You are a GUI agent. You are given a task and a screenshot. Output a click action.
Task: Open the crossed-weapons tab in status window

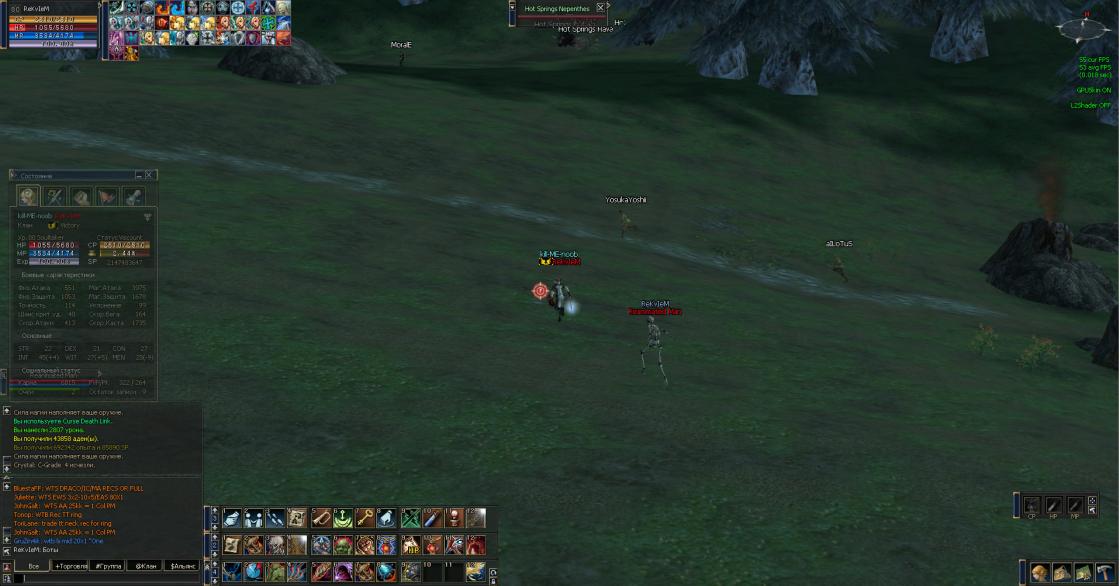[55, 197]
